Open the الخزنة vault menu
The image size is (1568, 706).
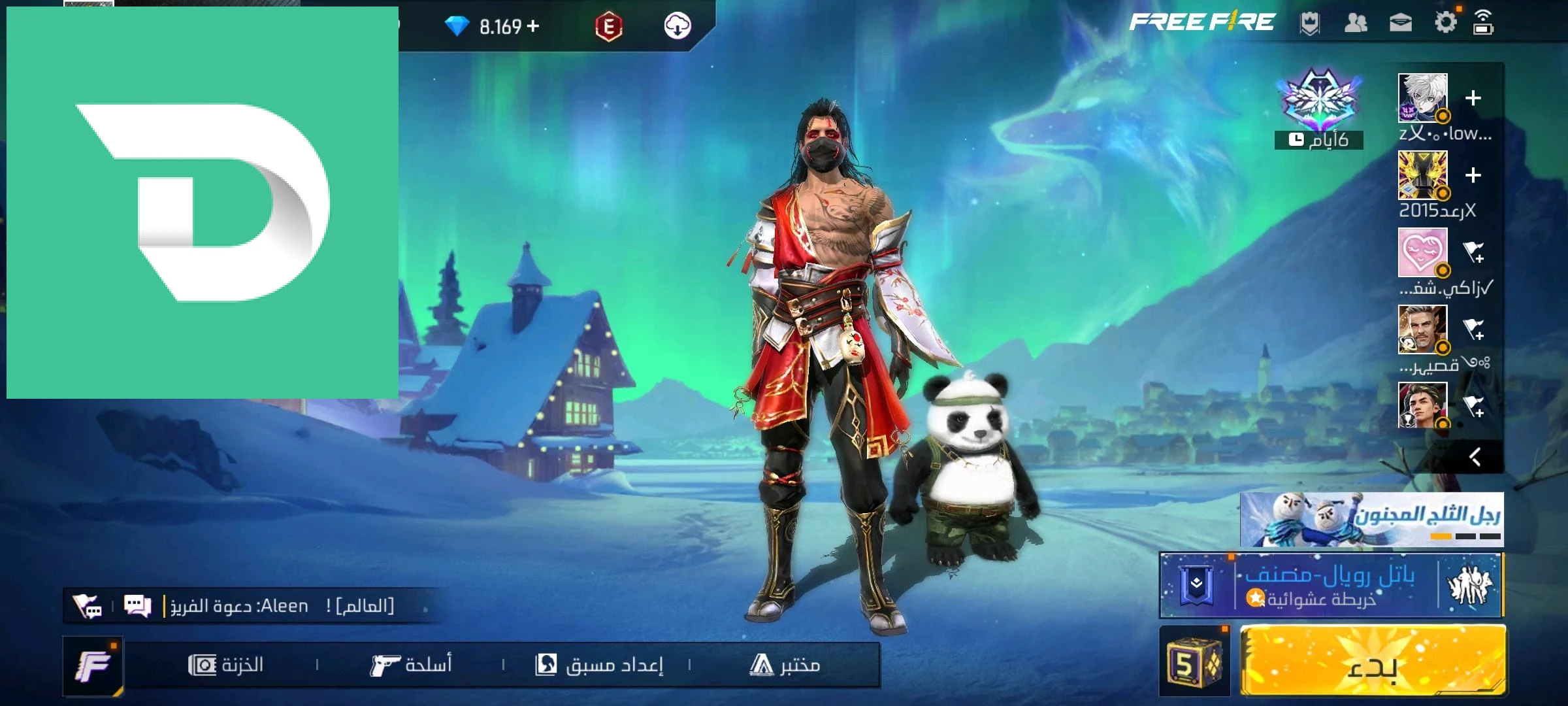click(226, 665)
